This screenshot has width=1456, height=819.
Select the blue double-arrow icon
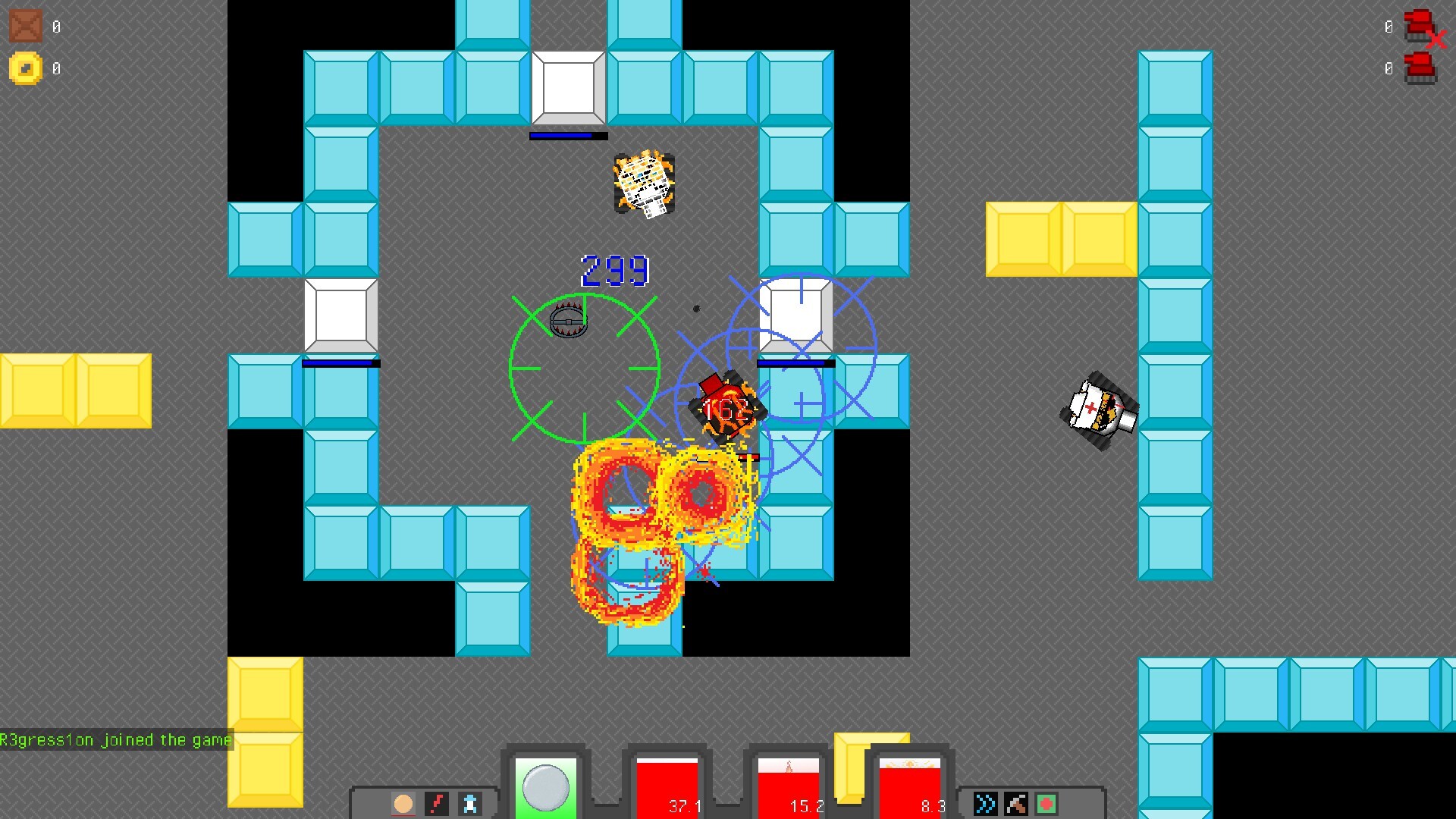[x=984, y=803]
